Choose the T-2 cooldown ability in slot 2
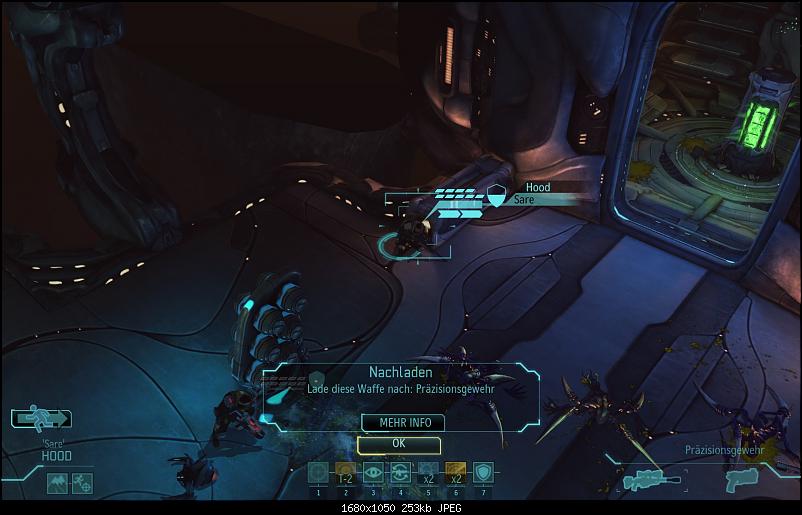Screen dimensions: 802x515 tap(345, 473)
